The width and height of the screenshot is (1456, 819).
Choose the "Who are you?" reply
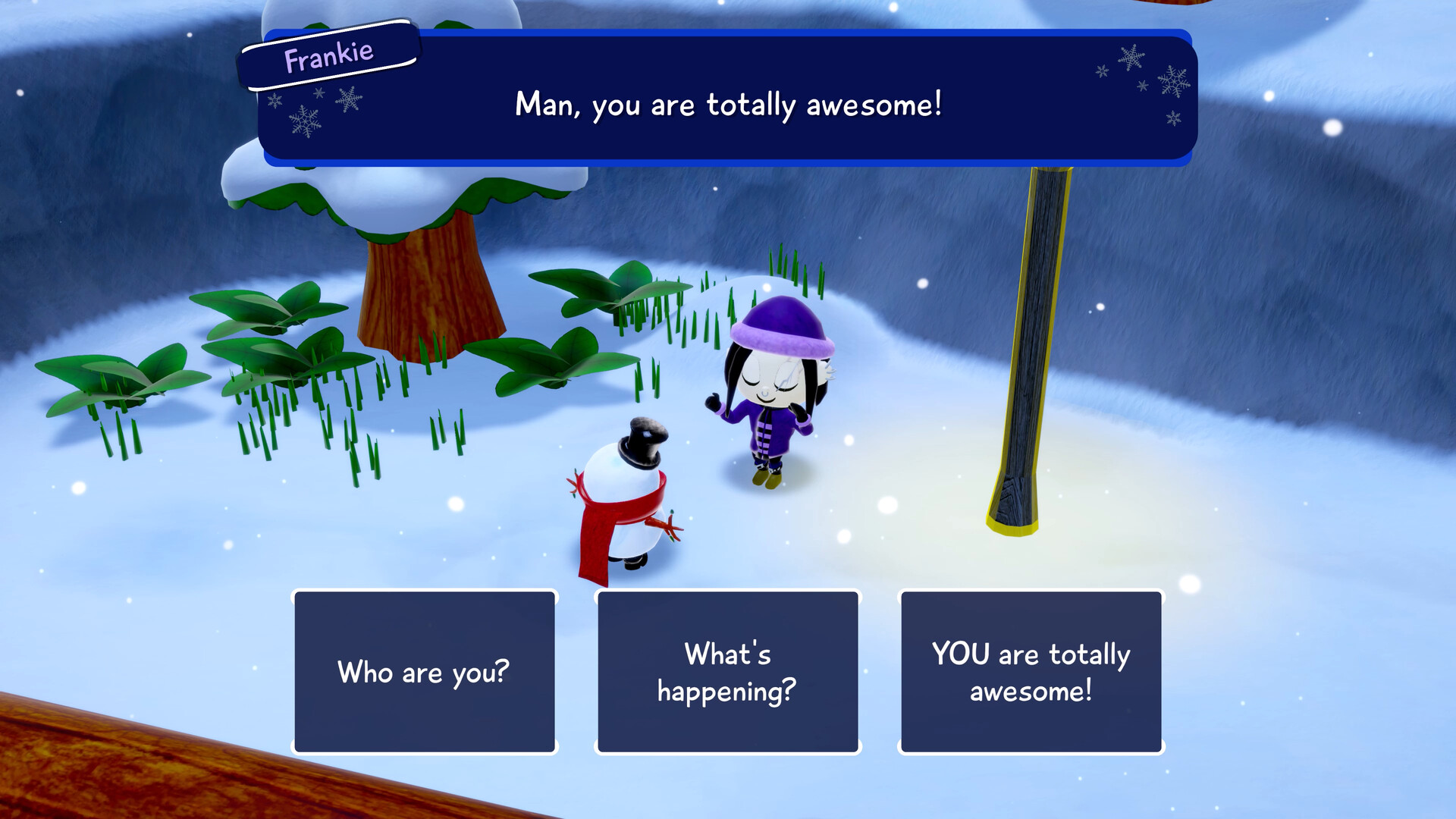coord(424,672)
